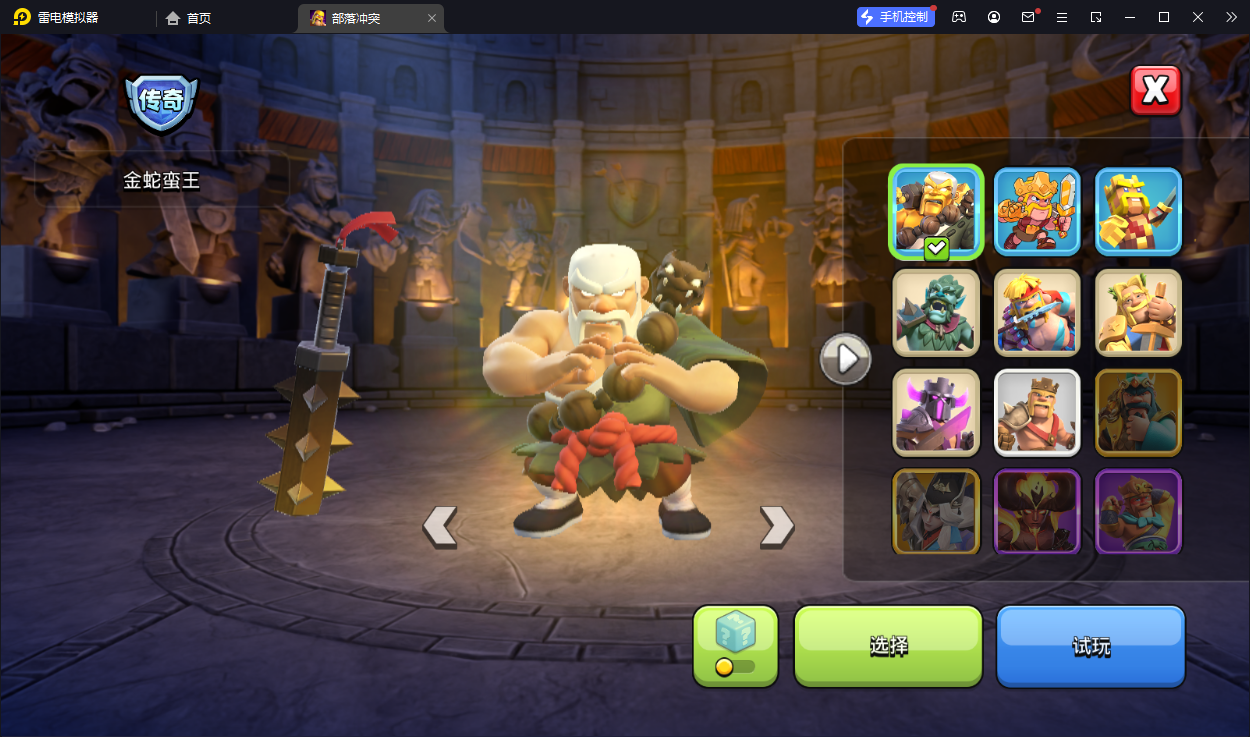Click the round play button beside the skin grid
1250x737 pixels.
click(845, 358)
